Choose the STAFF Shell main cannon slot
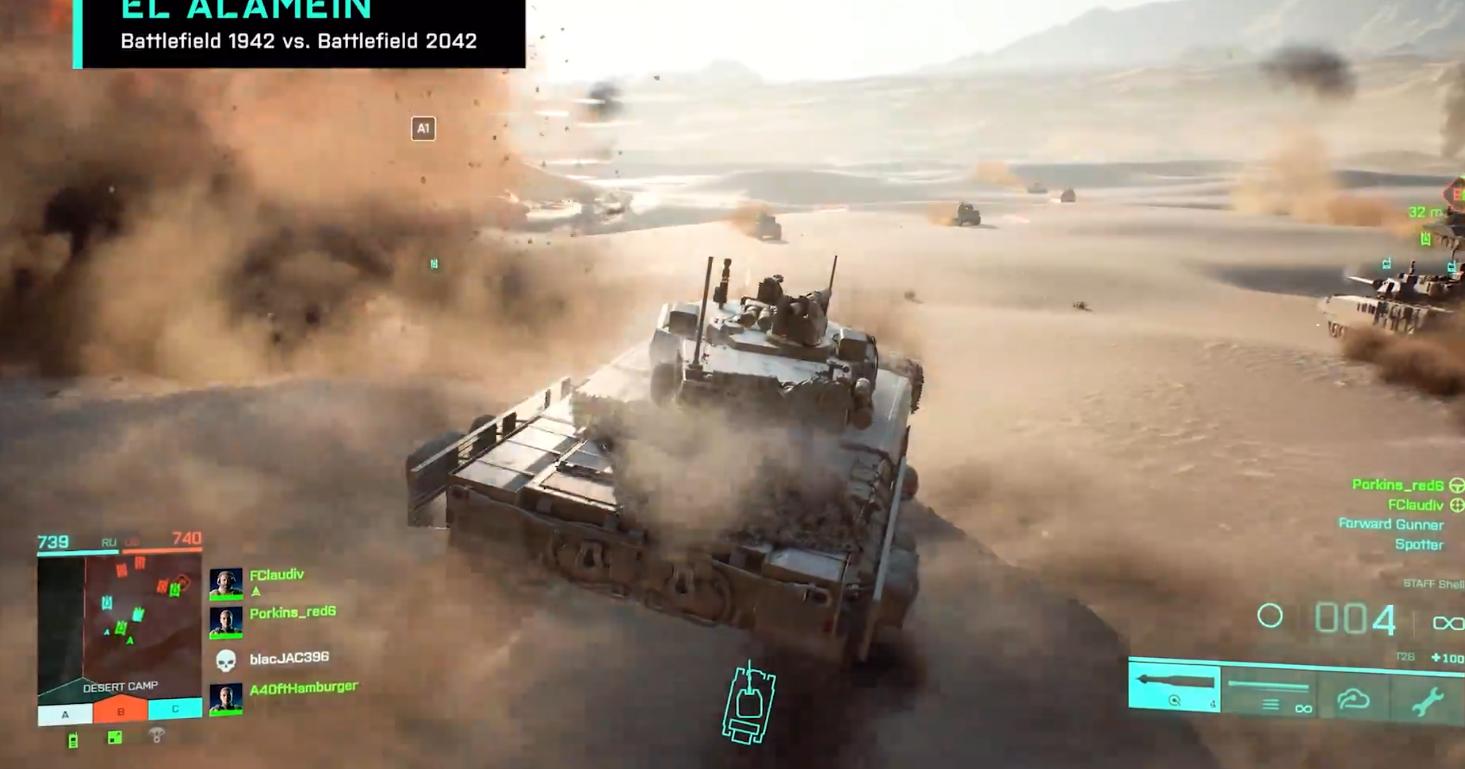 1175,688
